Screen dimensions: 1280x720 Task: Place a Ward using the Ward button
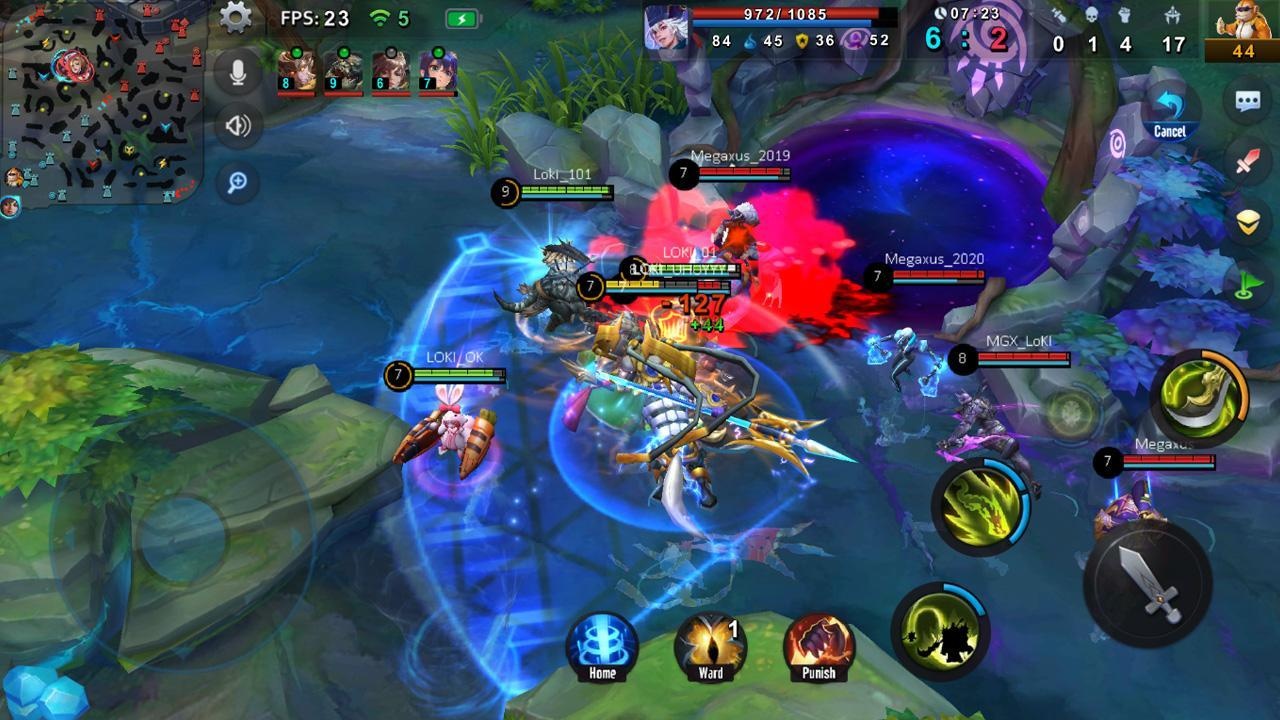[709, 645]
